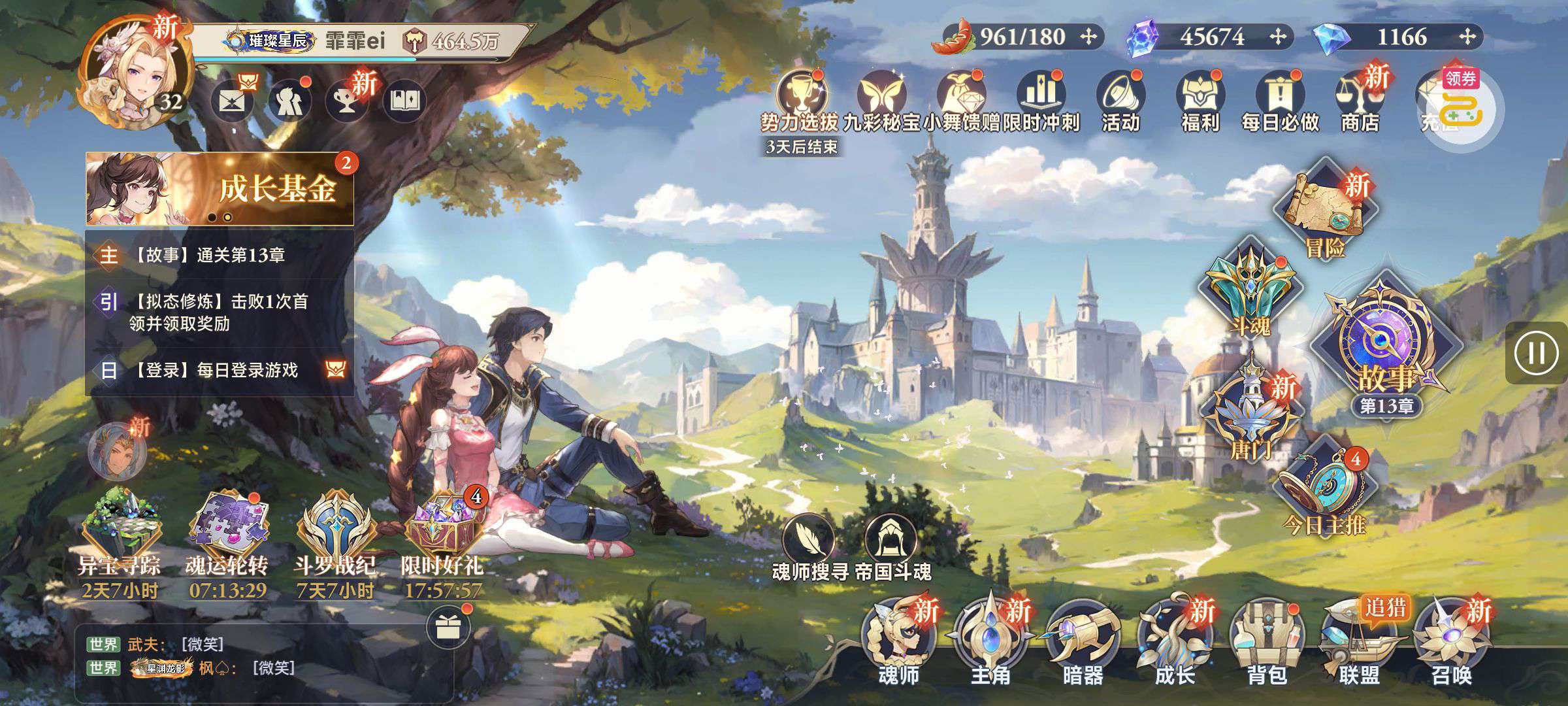Viewport: 1568px width, 706px height.
Task: Open the 联盟 alliance menu
Action: point(1359,641)
